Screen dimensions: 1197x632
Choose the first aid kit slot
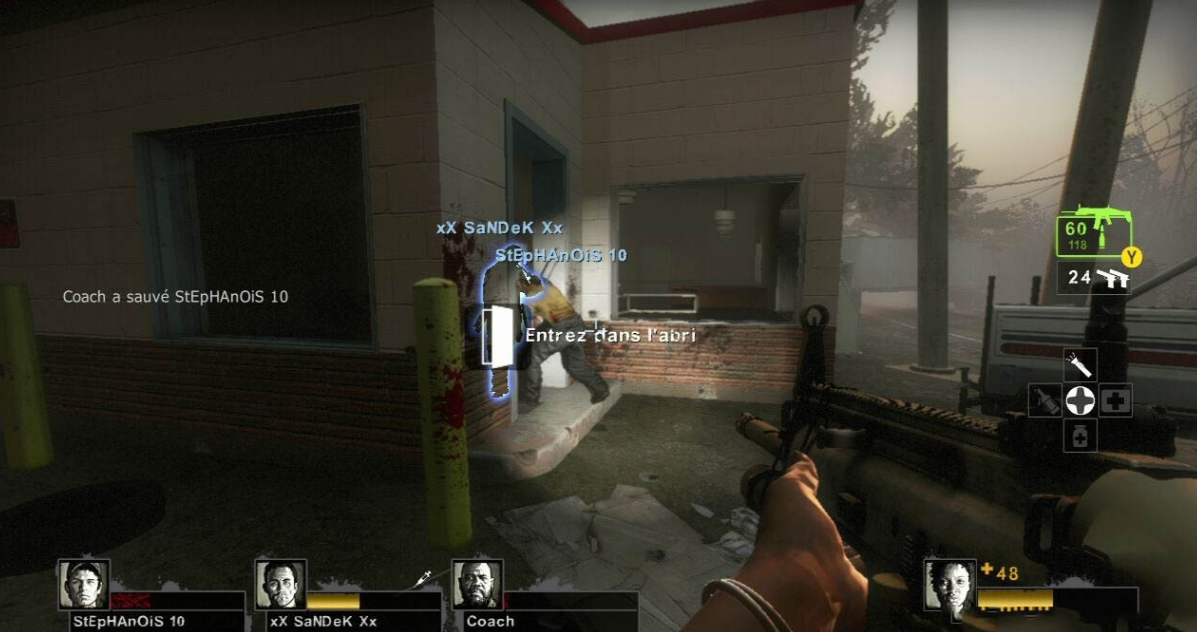[1116, 401]
